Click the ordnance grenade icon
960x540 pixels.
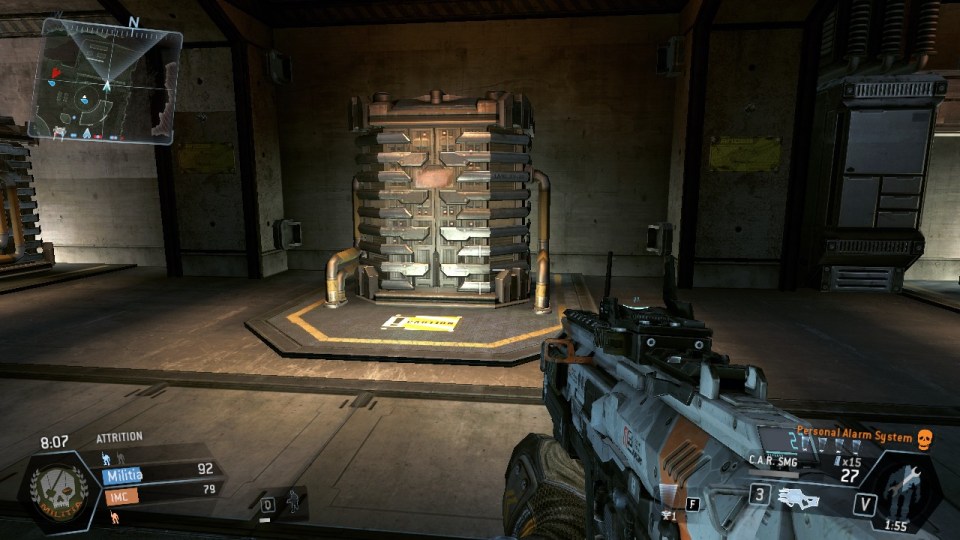(668, 512)
